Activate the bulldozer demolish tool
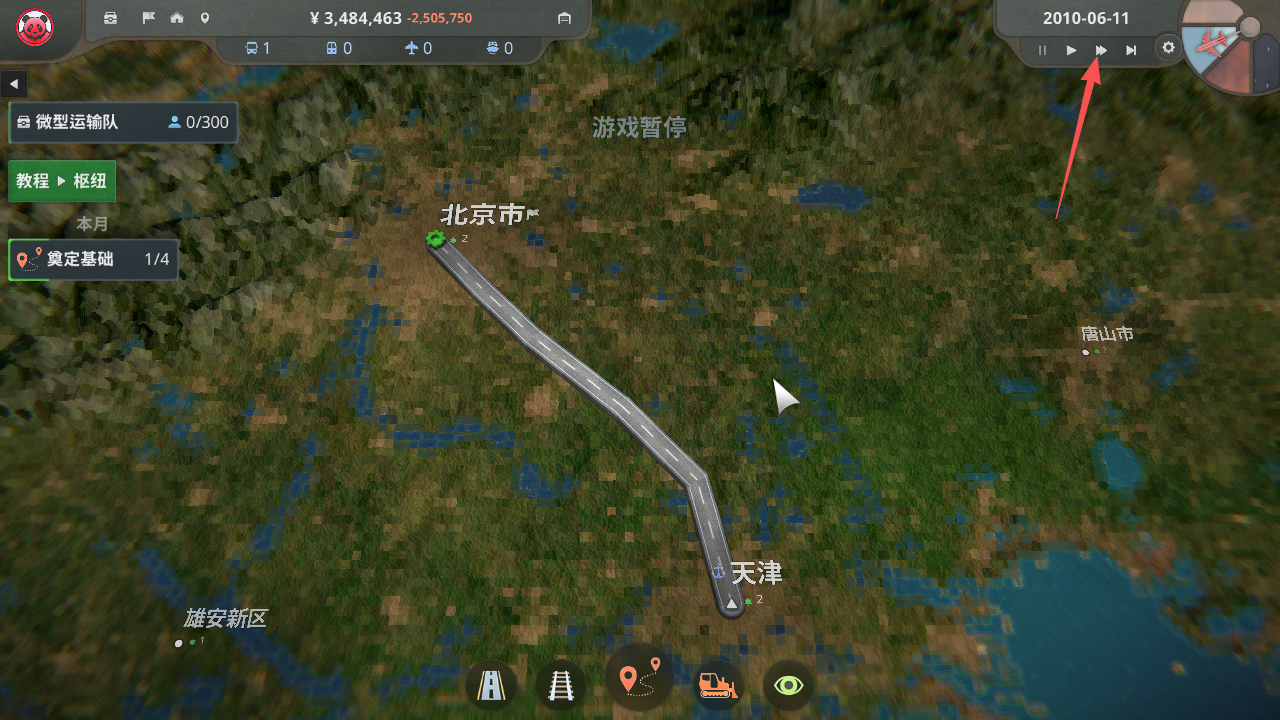 [717, 686]
